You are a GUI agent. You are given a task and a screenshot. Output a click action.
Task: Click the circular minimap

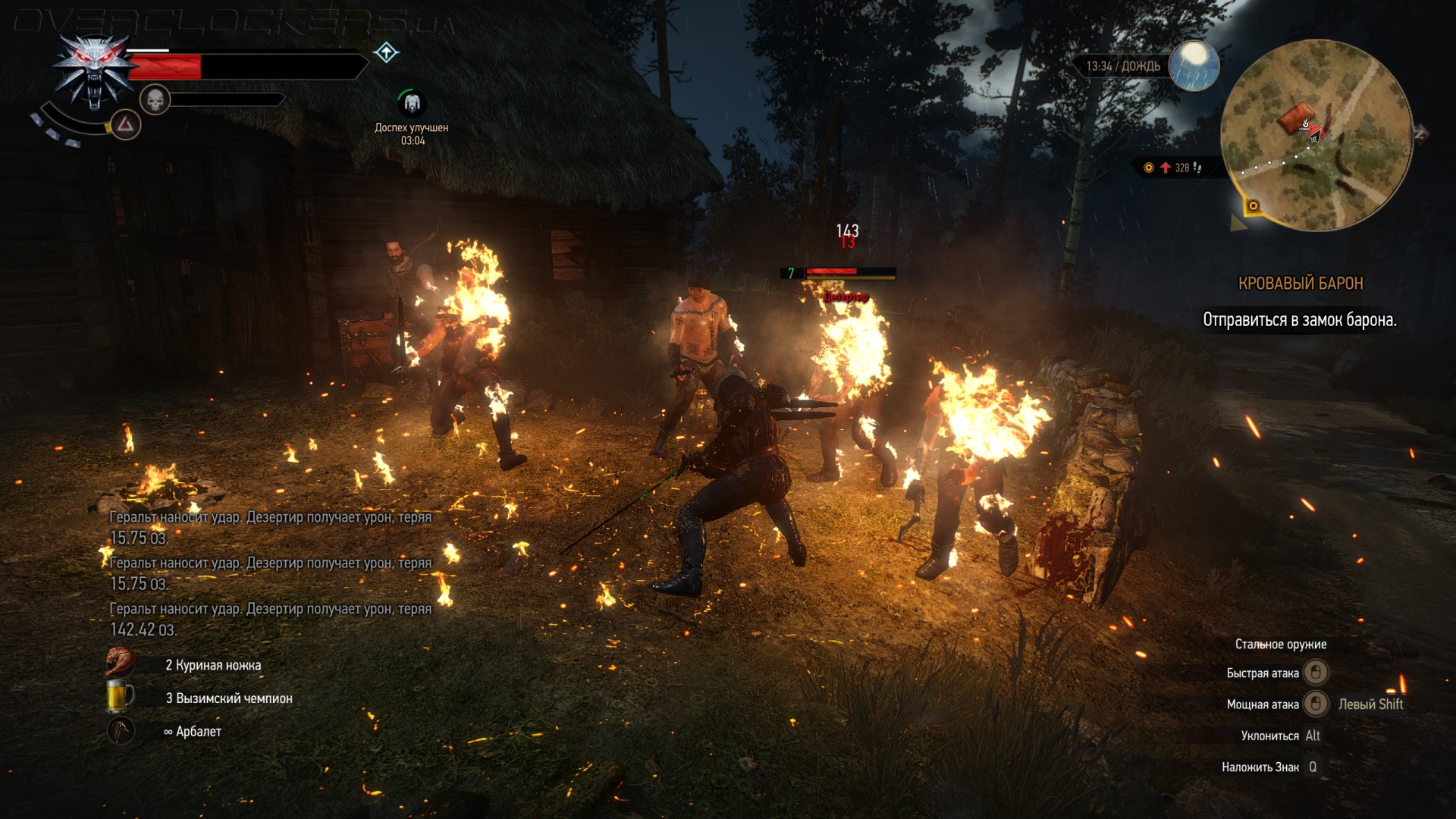coord(1316,135)
